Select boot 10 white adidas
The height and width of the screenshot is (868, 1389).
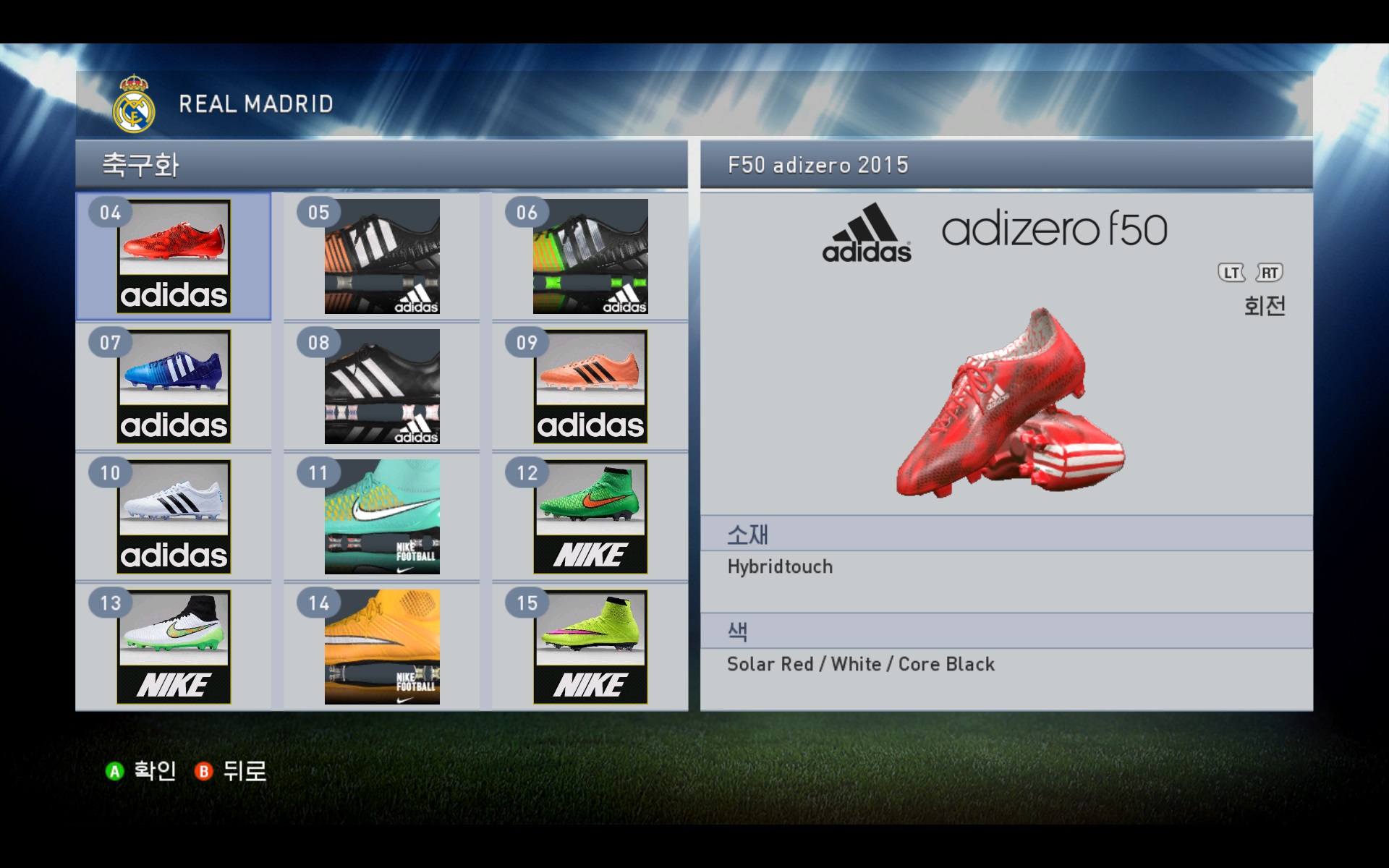pos(174,516)
